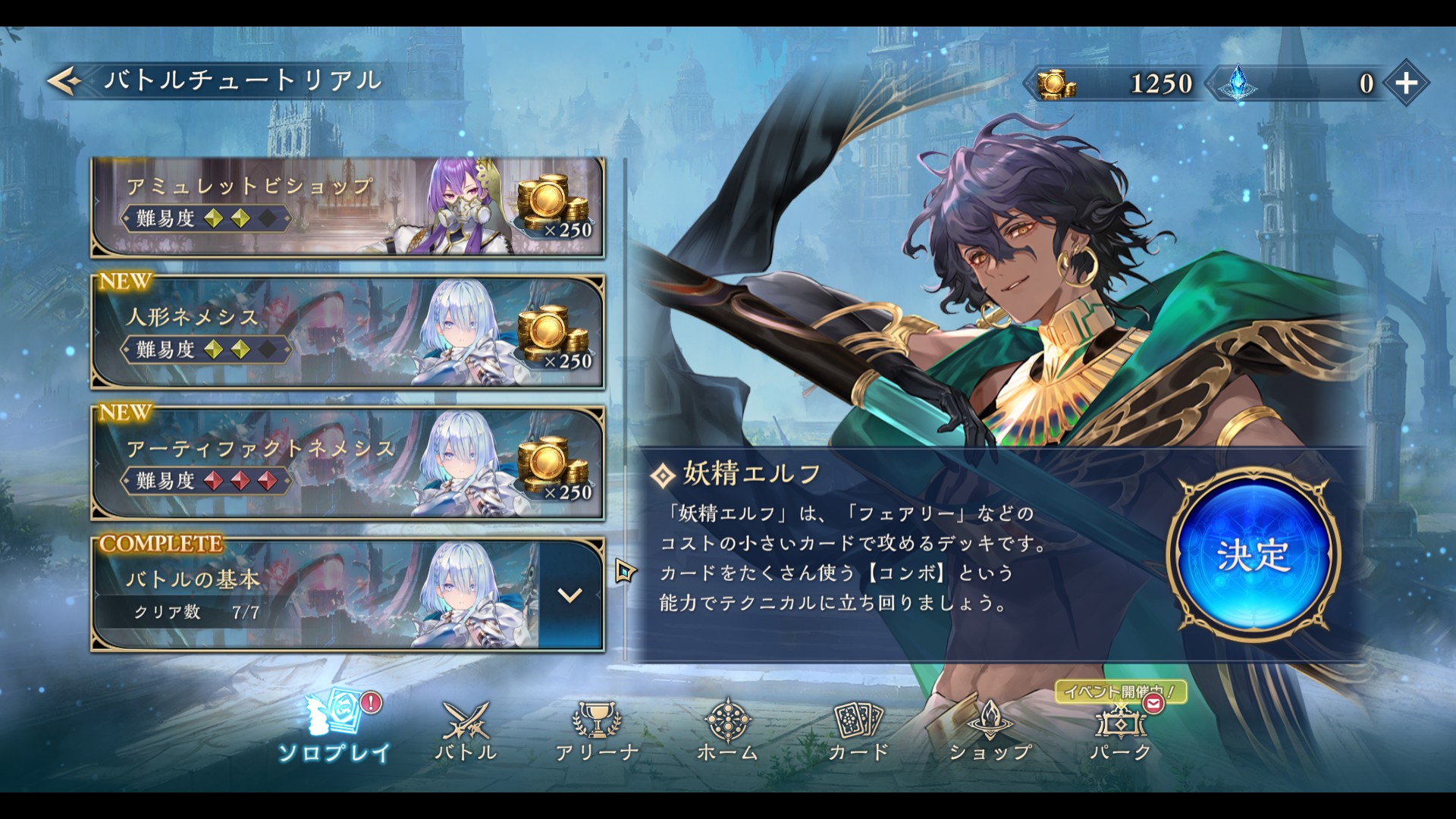Switch to the バトル tab
The image size is (1456, 819).
point(466,730)
